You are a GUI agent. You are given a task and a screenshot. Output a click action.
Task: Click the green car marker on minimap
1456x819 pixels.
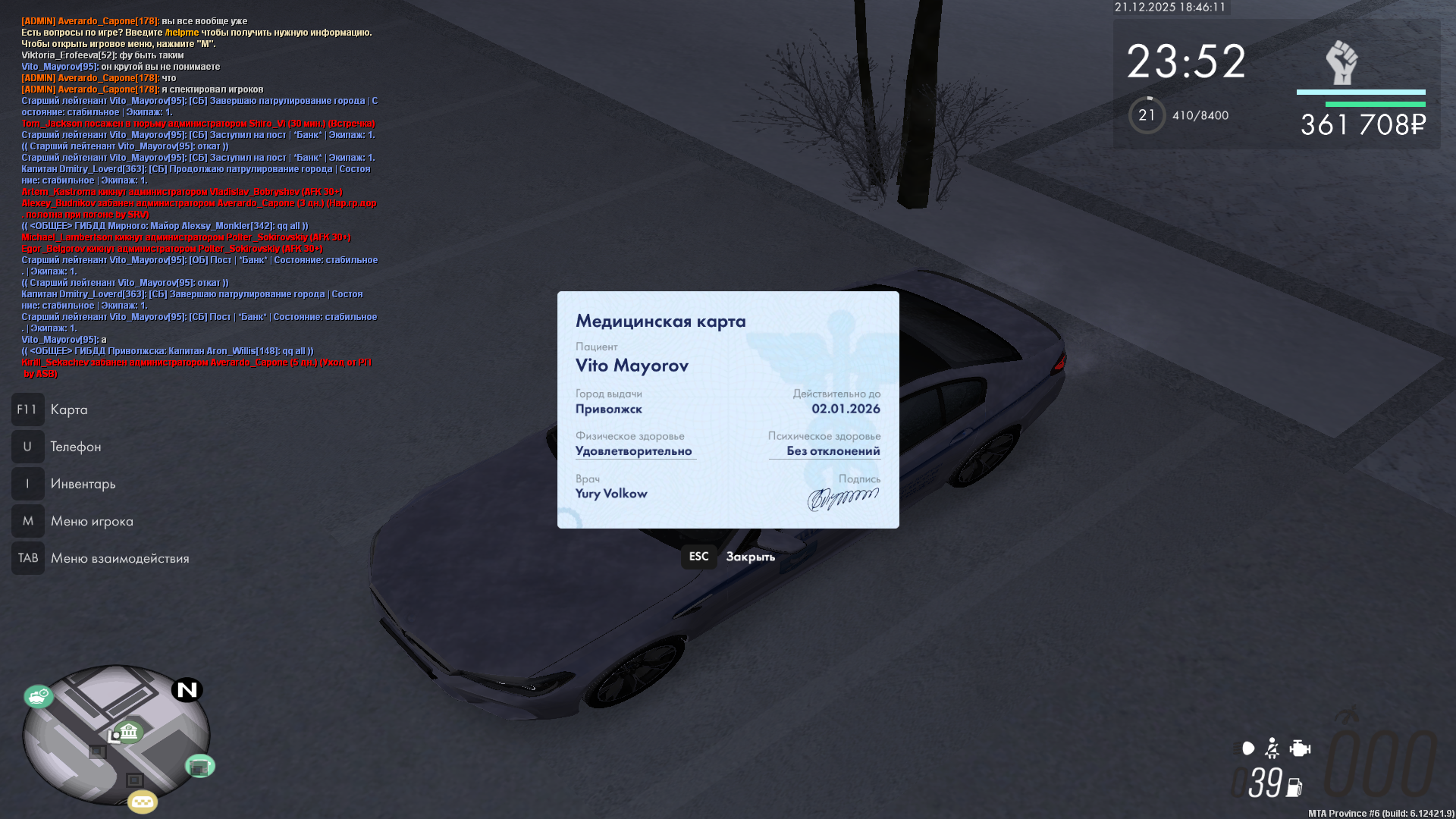click(38, 695)
